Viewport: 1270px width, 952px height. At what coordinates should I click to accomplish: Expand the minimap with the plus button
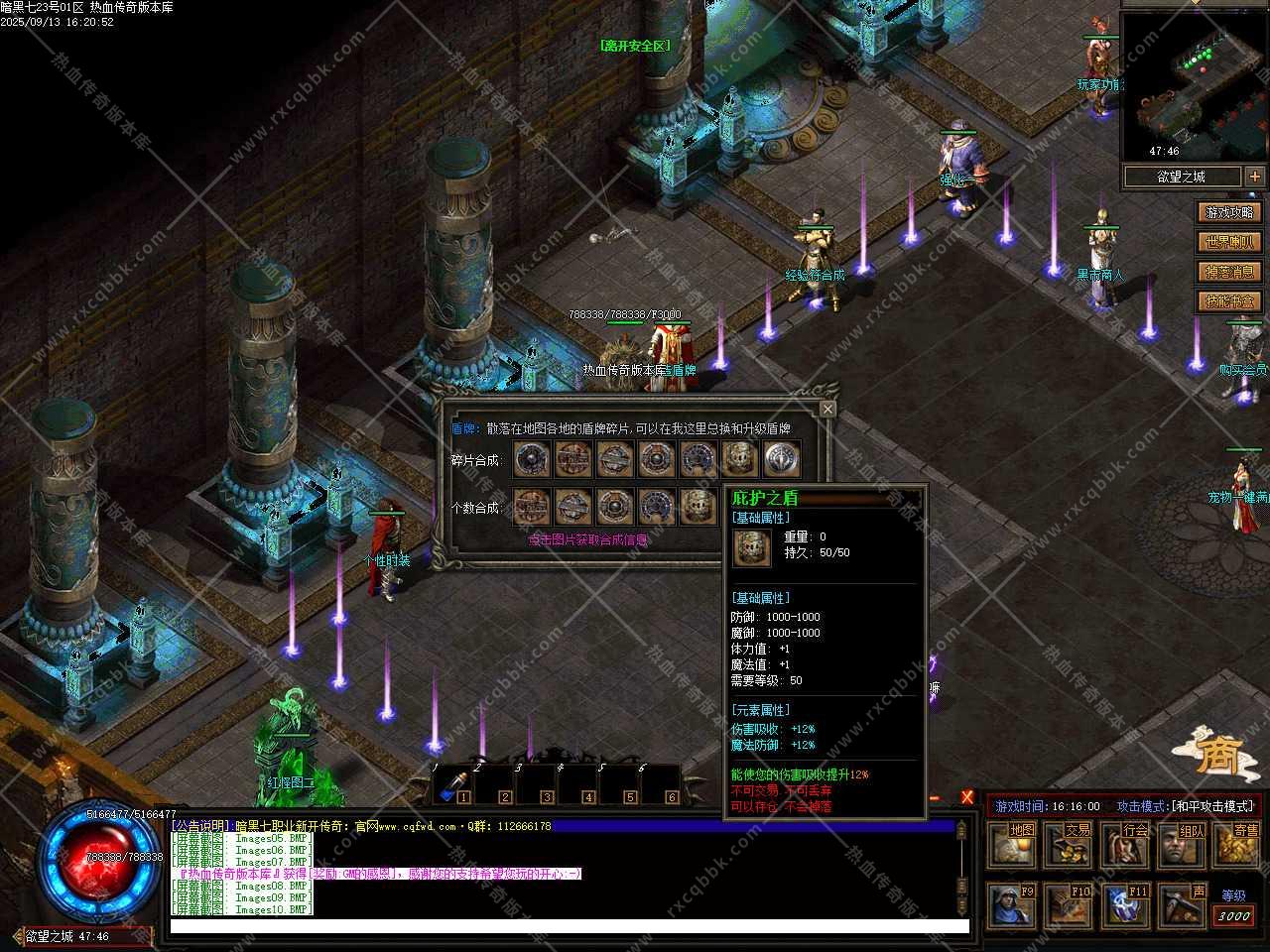1255,177
